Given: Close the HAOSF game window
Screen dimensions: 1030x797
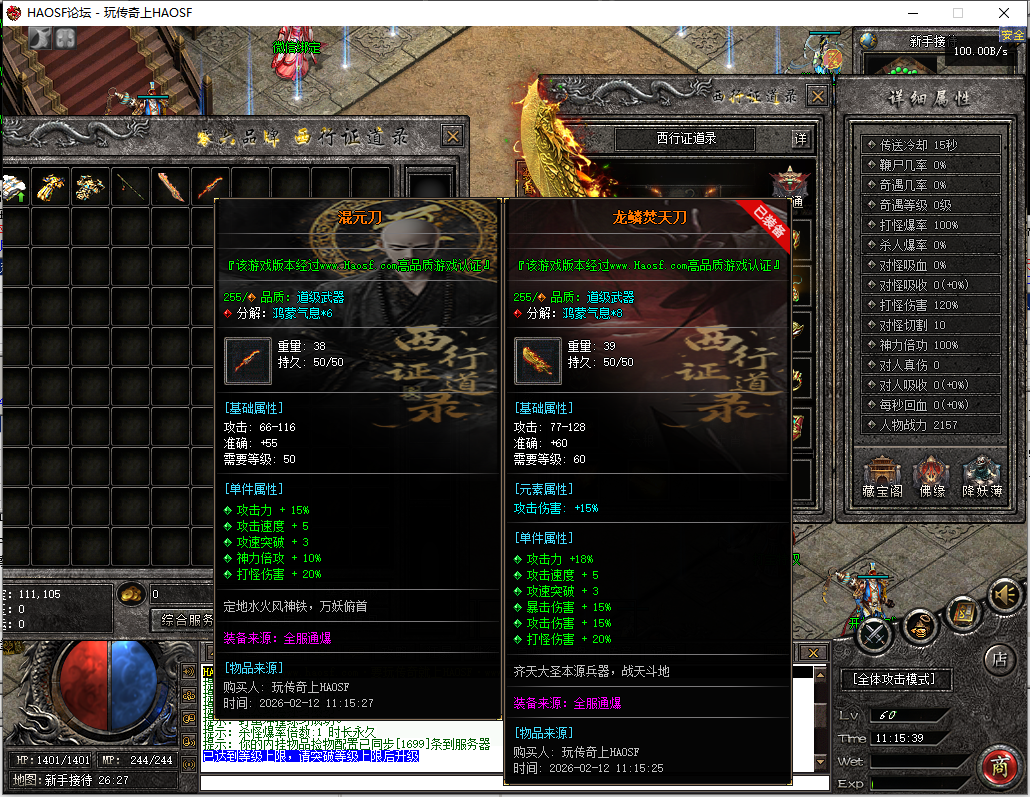Looking at the screenshot, I should [1003, 13].
